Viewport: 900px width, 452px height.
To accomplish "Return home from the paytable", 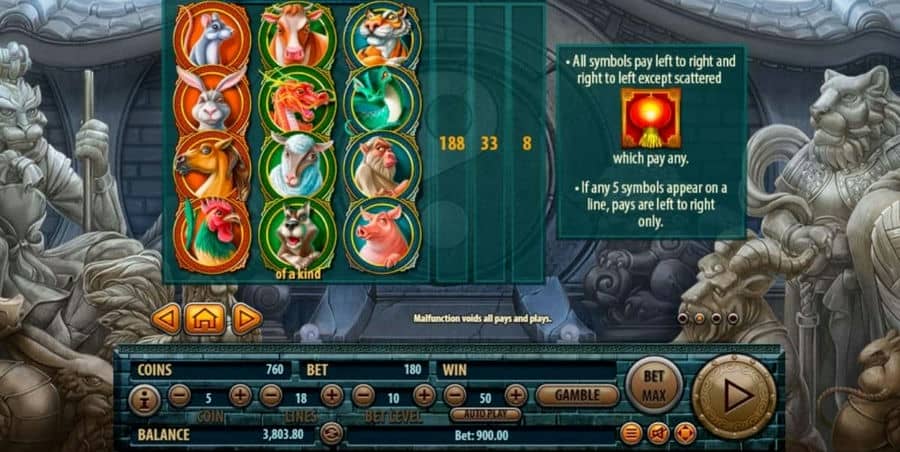I will coord(205,319).
